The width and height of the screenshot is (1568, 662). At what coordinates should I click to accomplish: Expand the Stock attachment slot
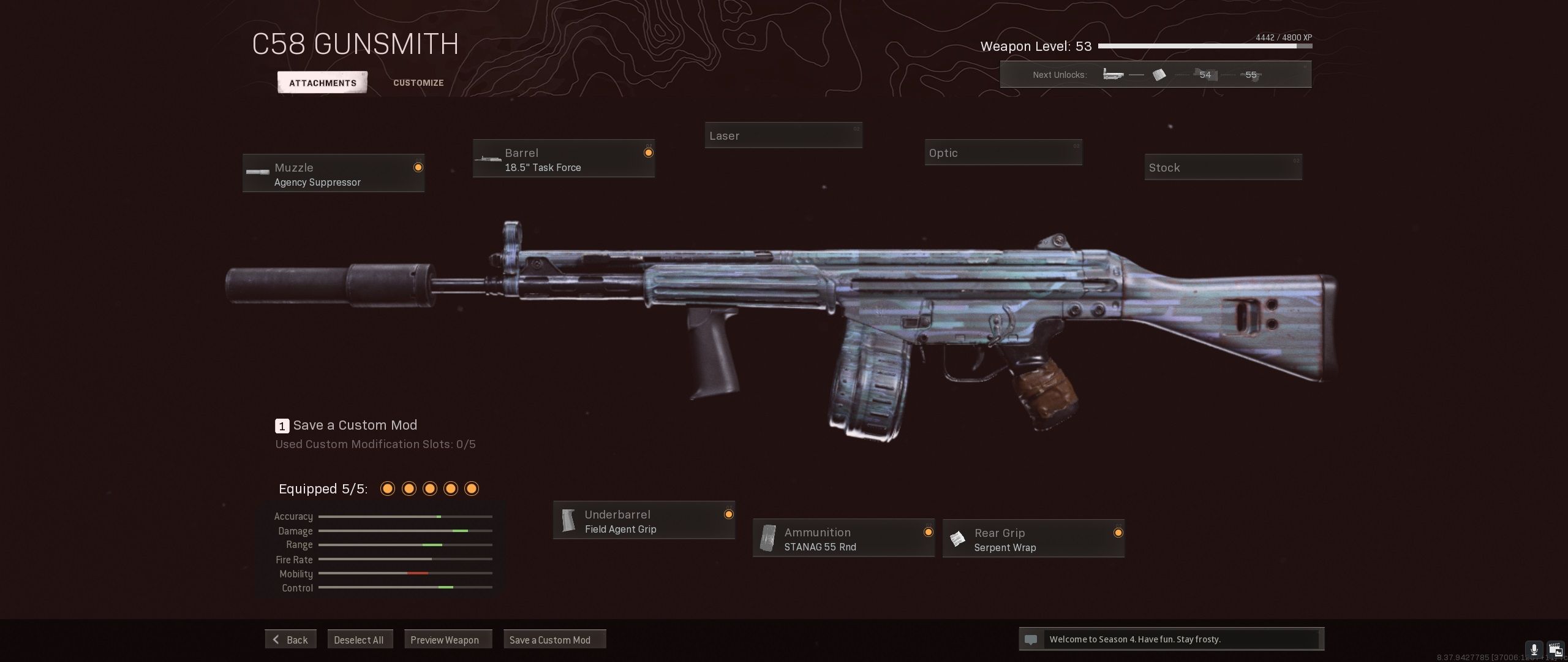pyautogui.click(x=1223, y=167)
